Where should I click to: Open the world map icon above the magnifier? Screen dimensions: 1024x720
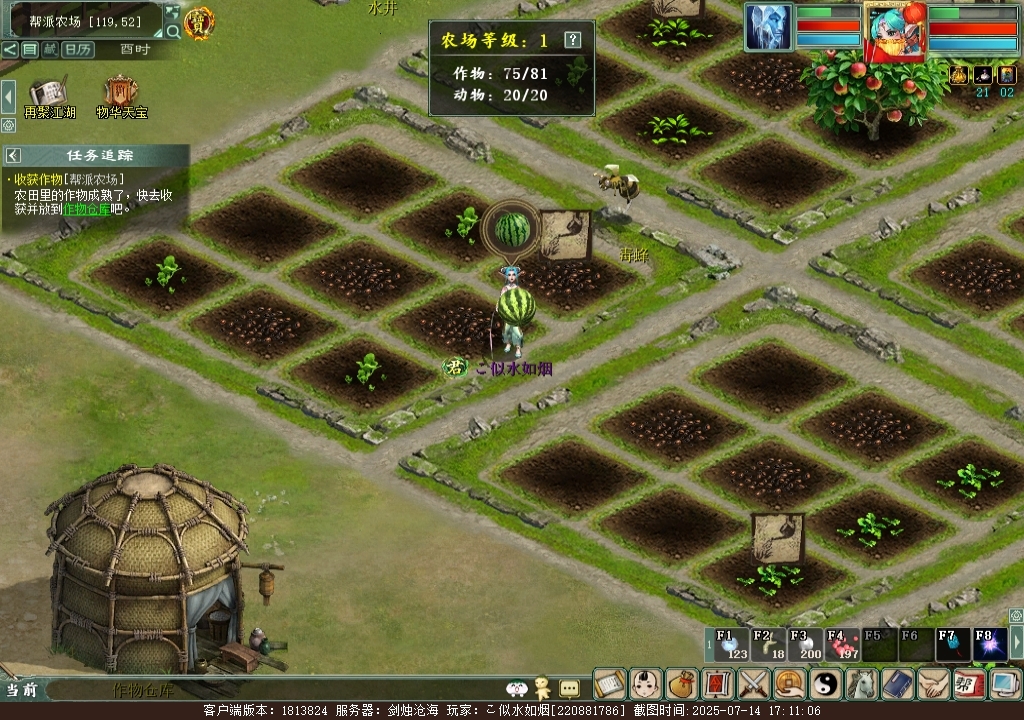tap(173, 13)
